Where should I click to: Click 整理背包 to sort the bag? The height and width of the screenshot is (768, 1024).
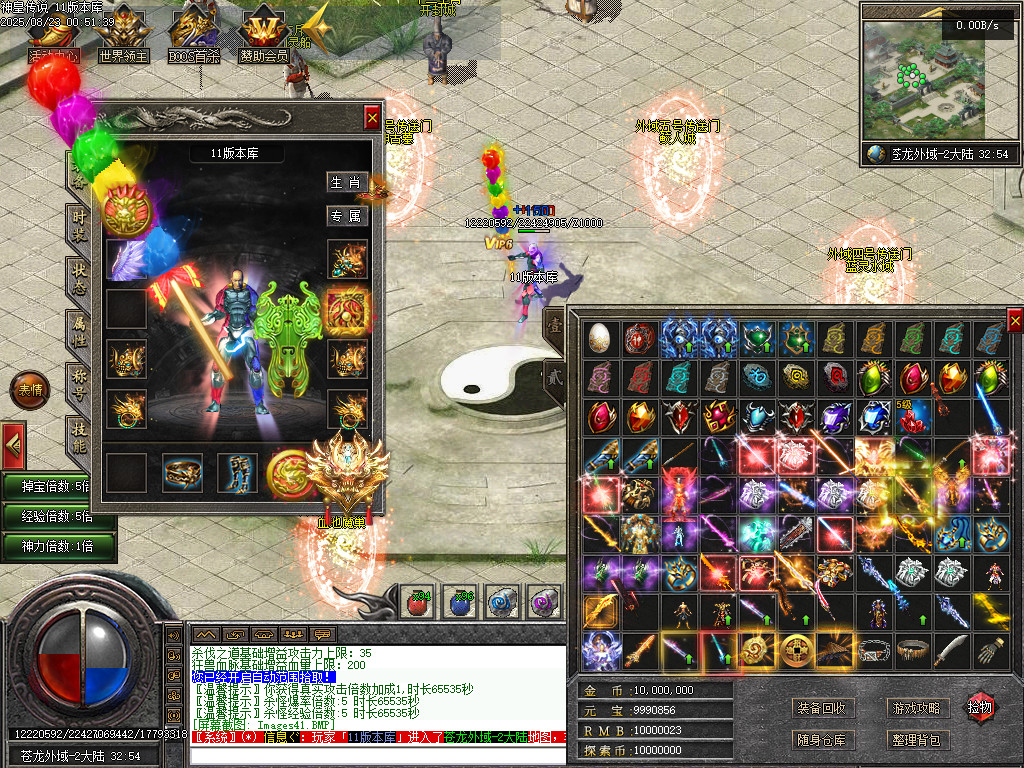click(x=916, y=740)
